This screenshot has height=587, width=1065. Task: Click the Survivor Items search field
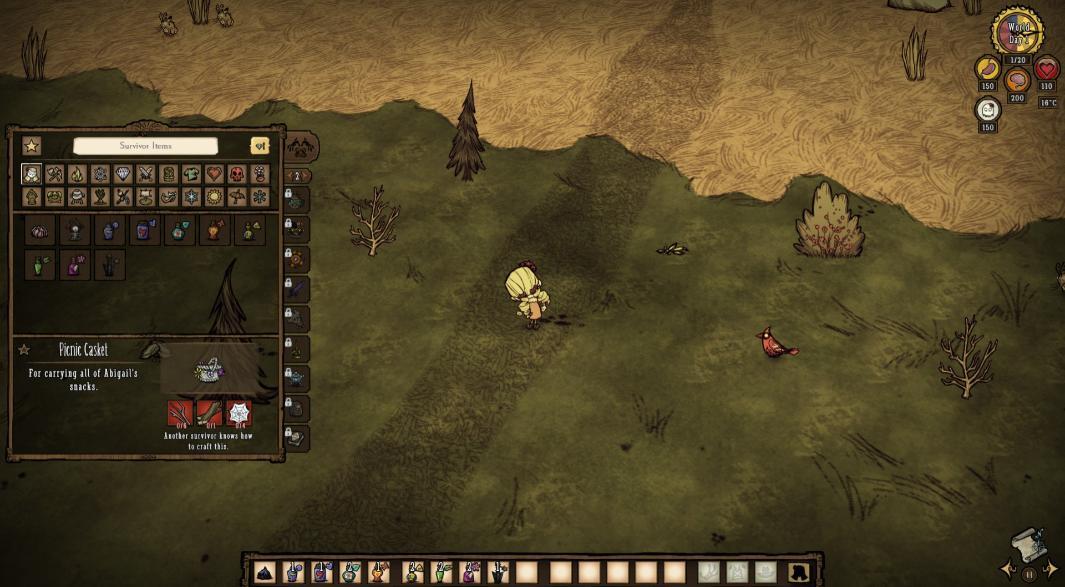coord(145,146)
